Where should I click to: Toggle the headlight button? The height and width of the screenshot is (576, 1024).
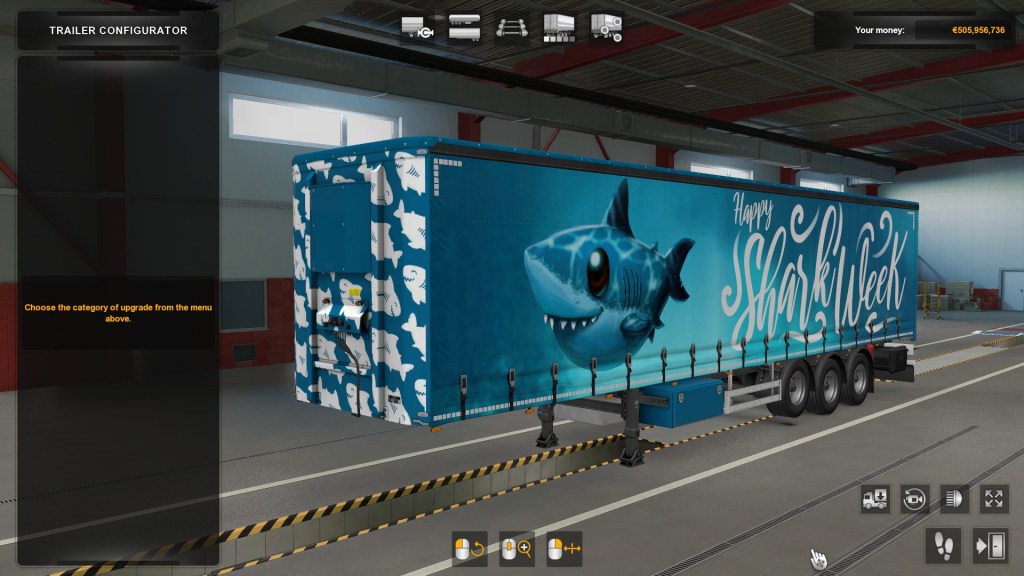[x=953, y=499]
